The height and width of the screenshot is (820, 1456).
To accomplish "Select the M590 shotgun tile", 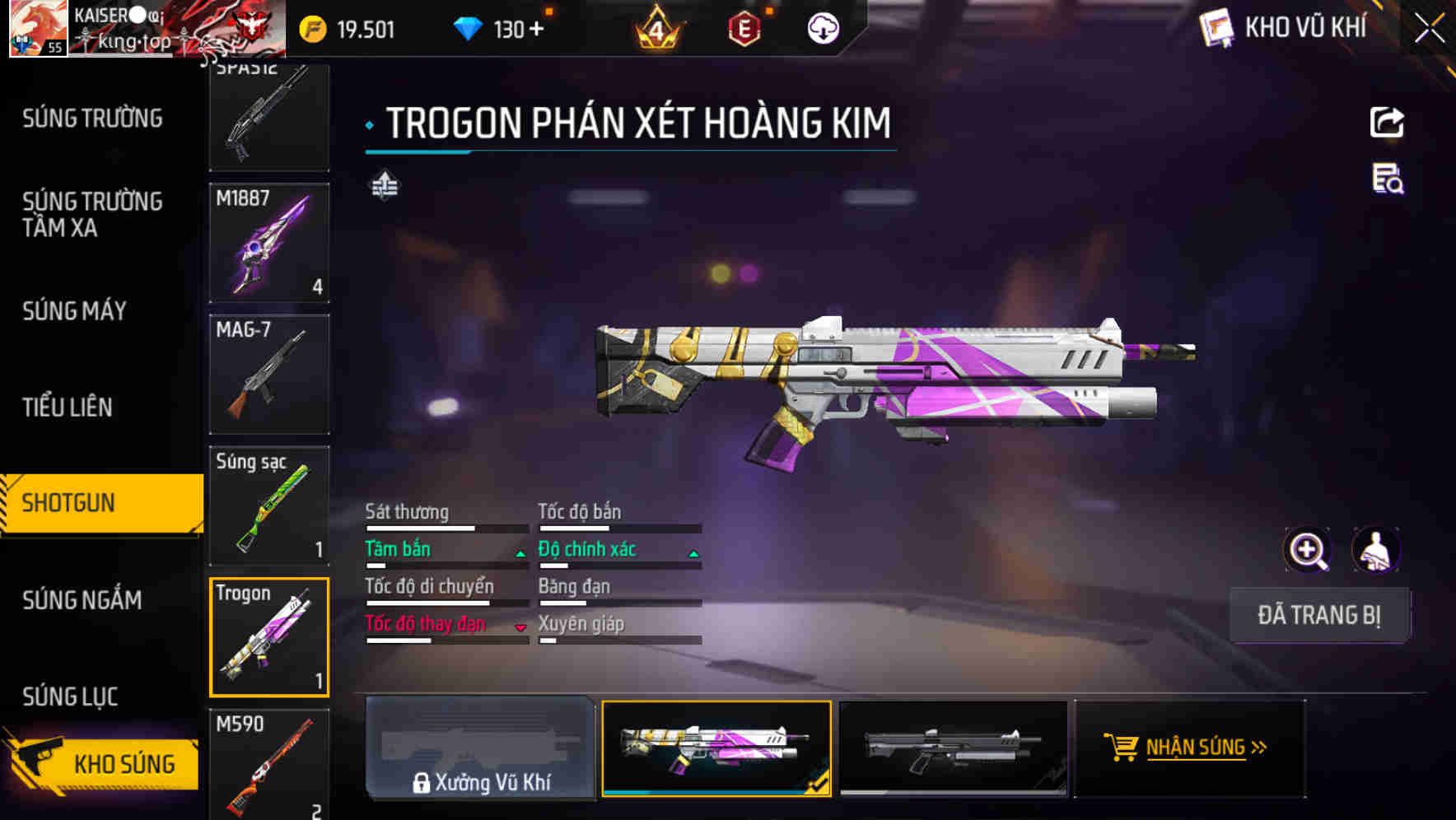I will tap(269, 764).
